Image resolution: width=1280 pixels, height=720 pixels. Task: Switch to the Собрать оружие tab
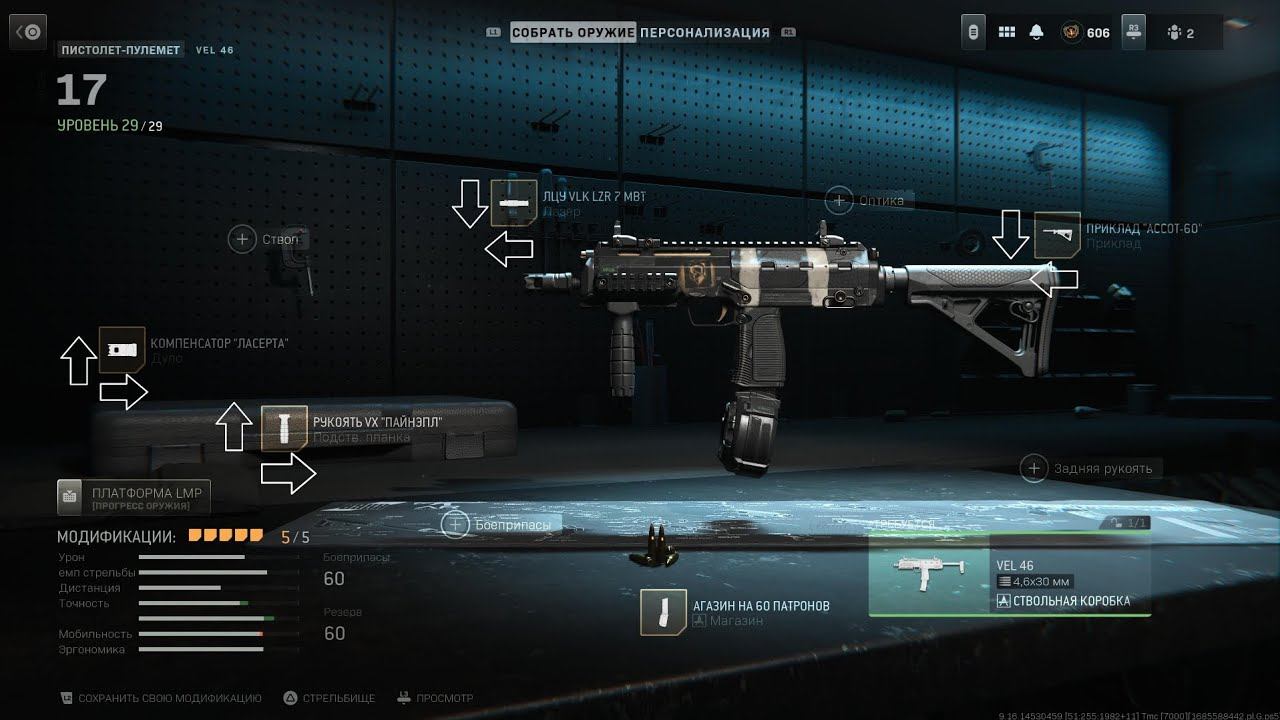tap(573, 32)
